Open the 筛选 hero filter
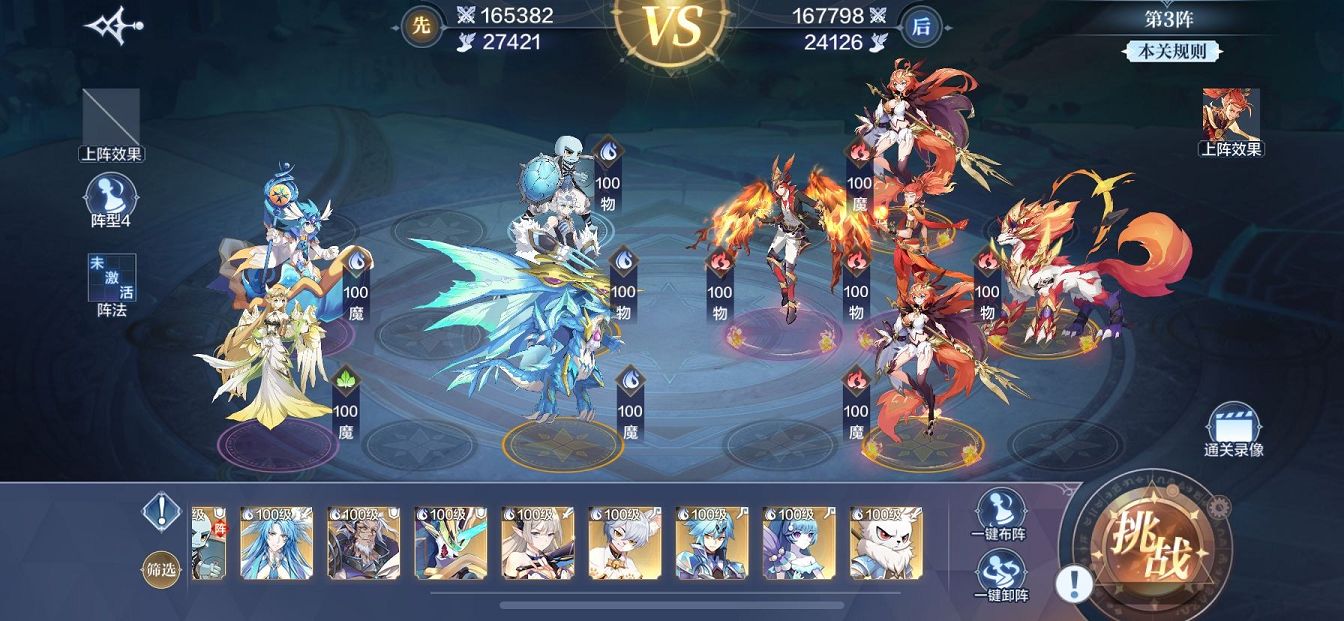This screenshot has height=621, width=1344. coord(163,569)
